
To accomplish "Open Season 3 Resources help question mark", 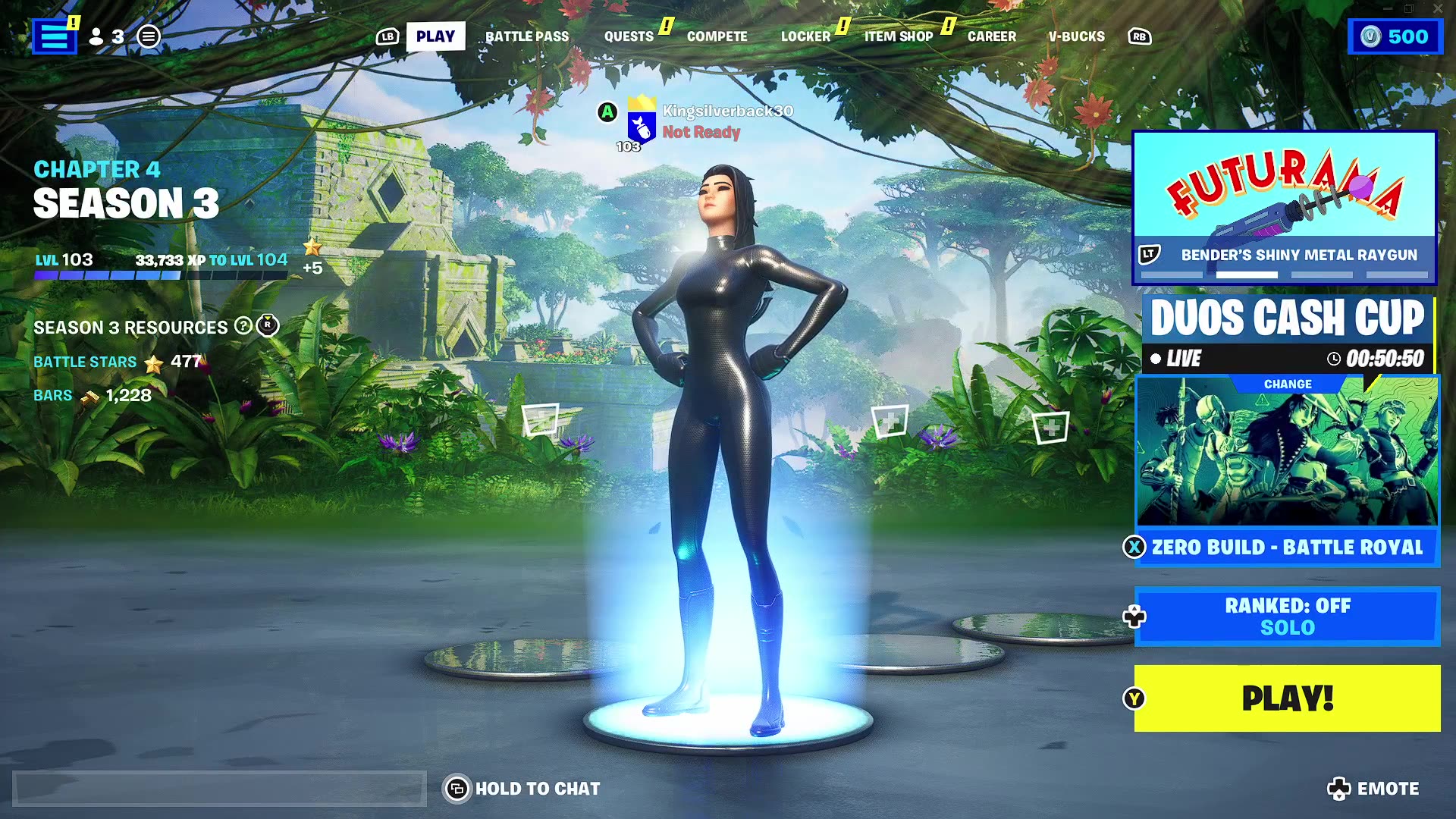I will (x=242, y=328).
